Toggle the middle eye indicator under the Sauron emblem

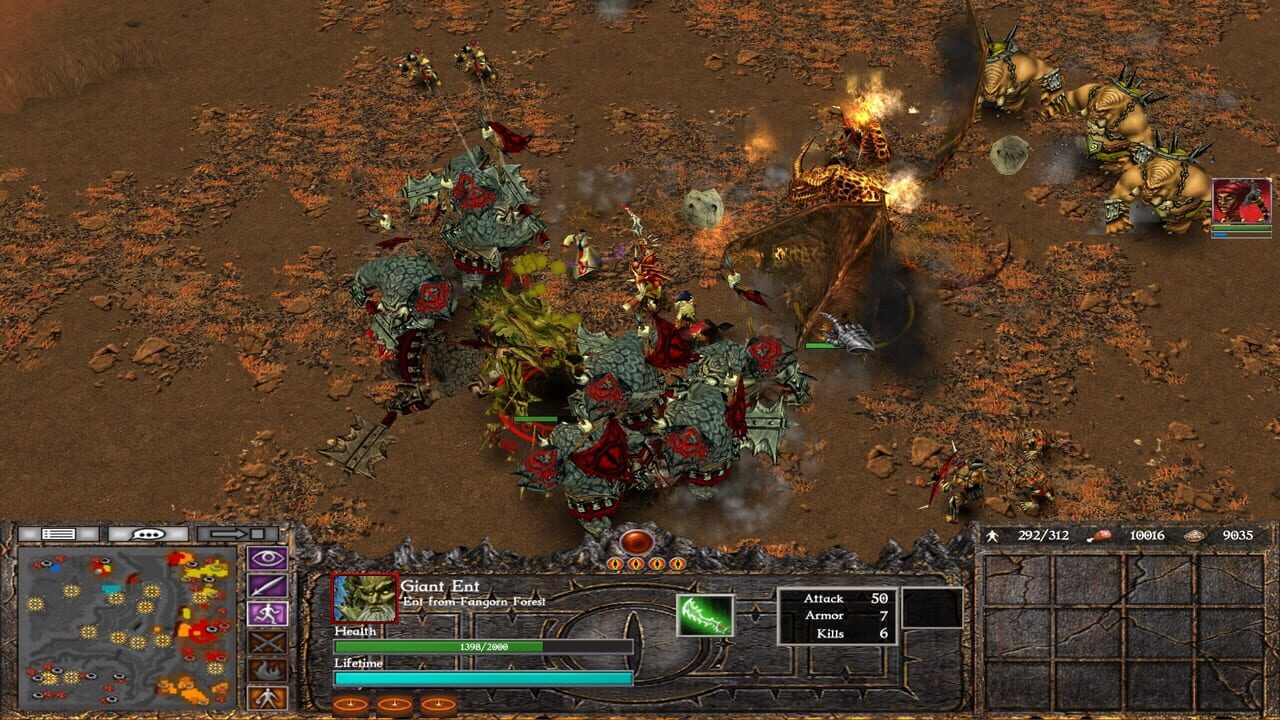pyautogui.click(x=646, y=564)
